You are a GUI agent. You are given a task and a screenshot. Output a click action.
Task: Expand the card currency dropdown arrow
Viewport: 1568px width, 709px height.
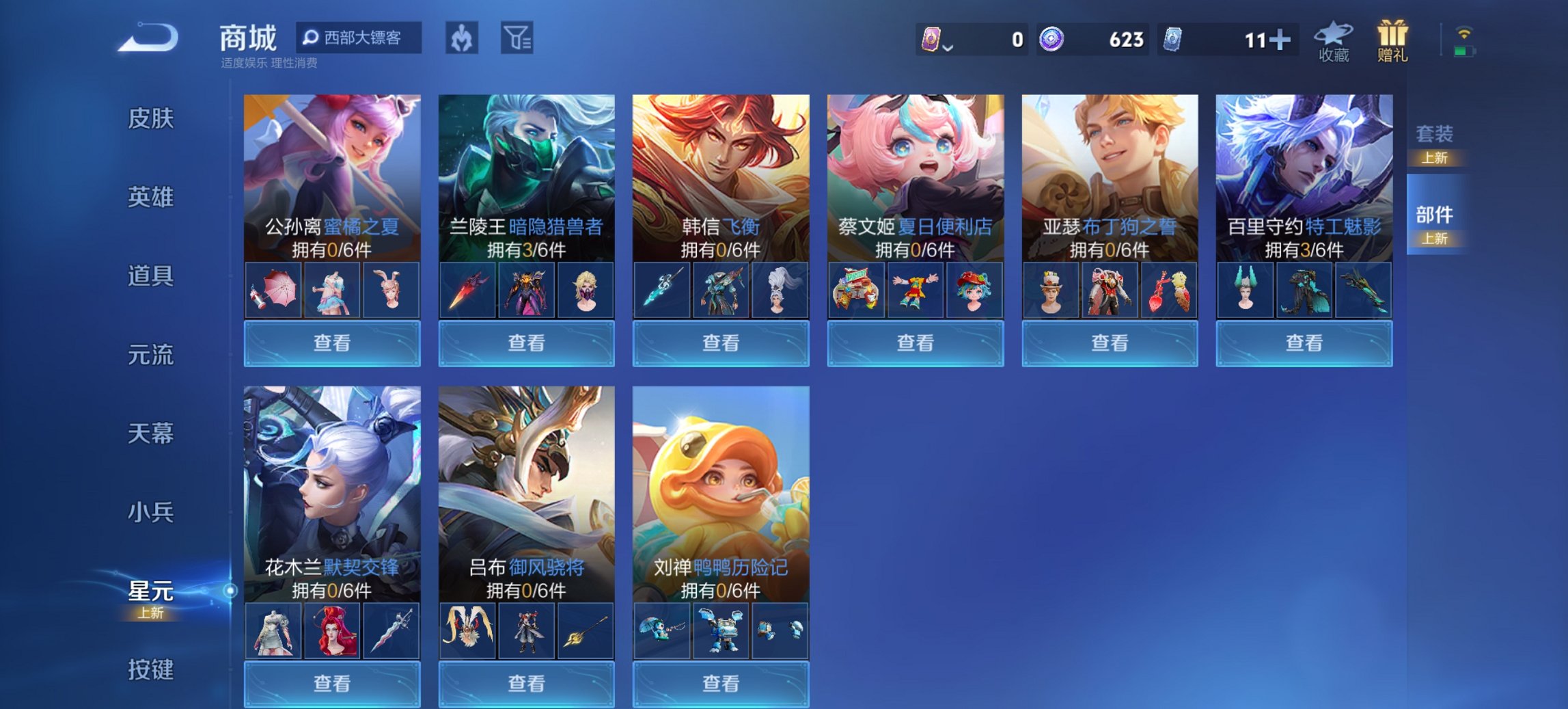tap(948, 46)
